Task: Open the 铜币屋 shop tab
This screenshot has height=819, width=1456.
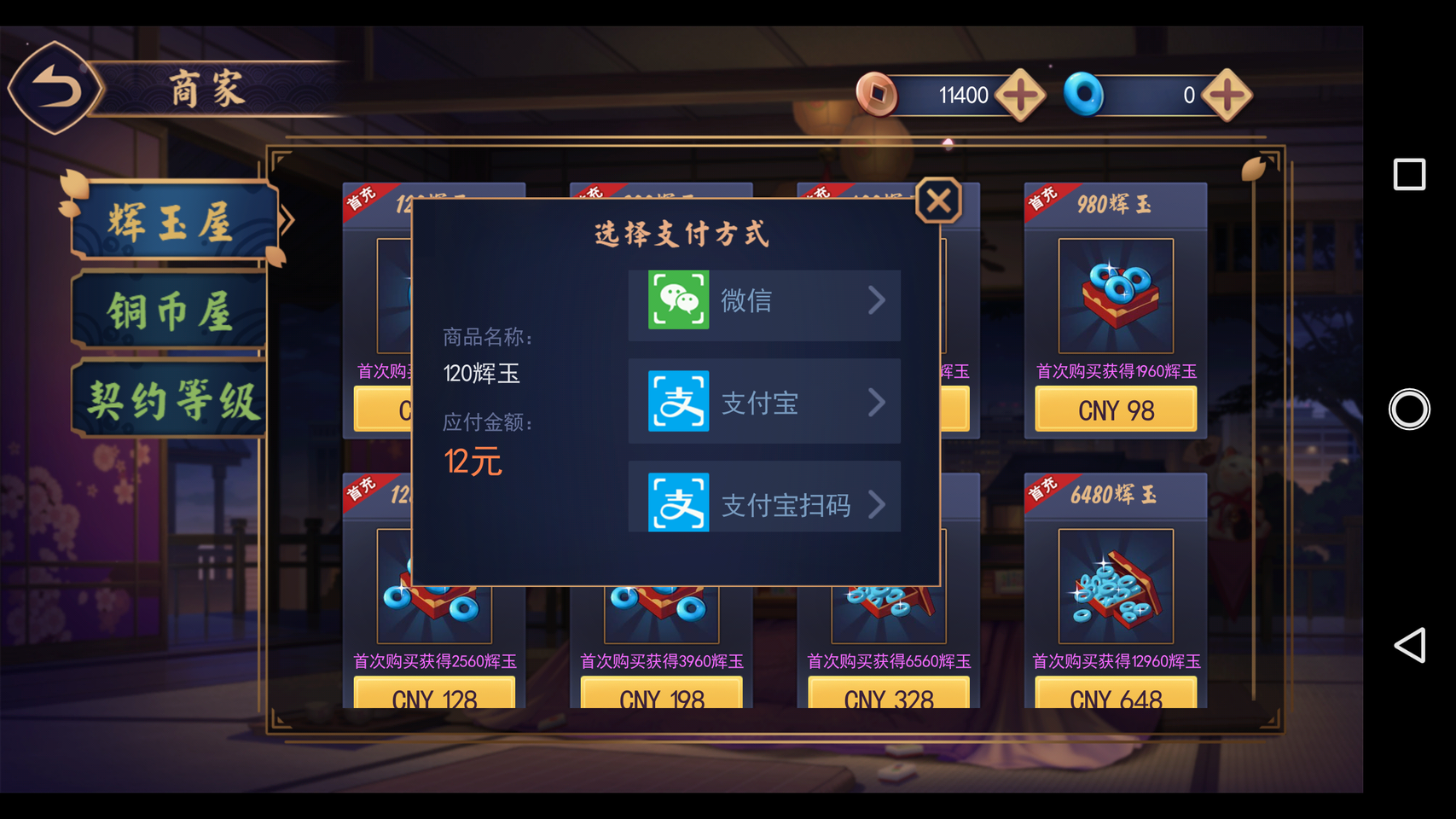Action: (171, 311)
